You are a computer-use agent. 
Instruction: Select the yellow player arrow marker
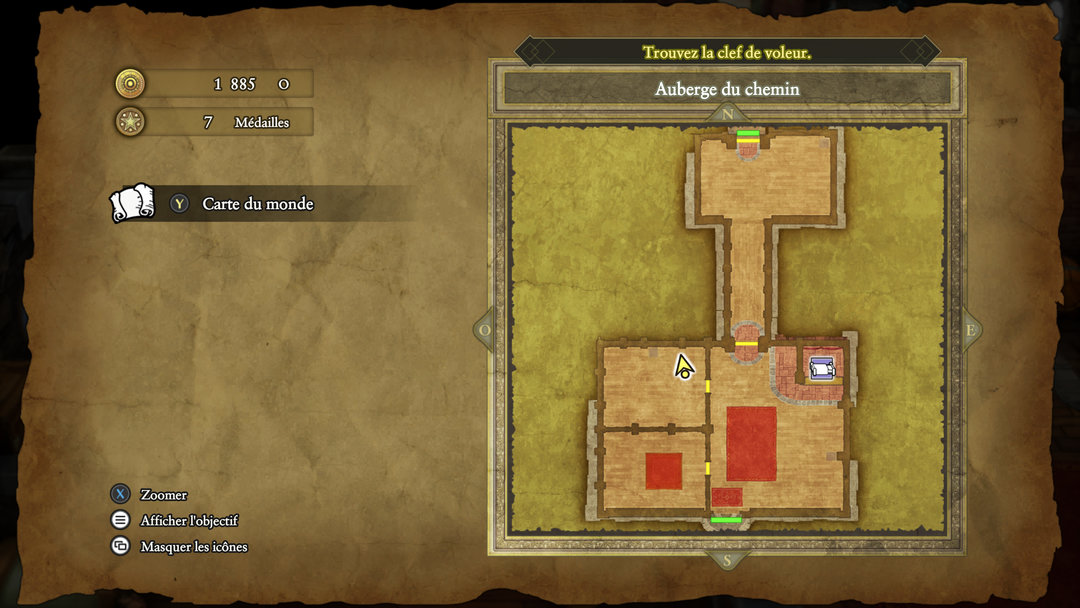pos(684,367)
